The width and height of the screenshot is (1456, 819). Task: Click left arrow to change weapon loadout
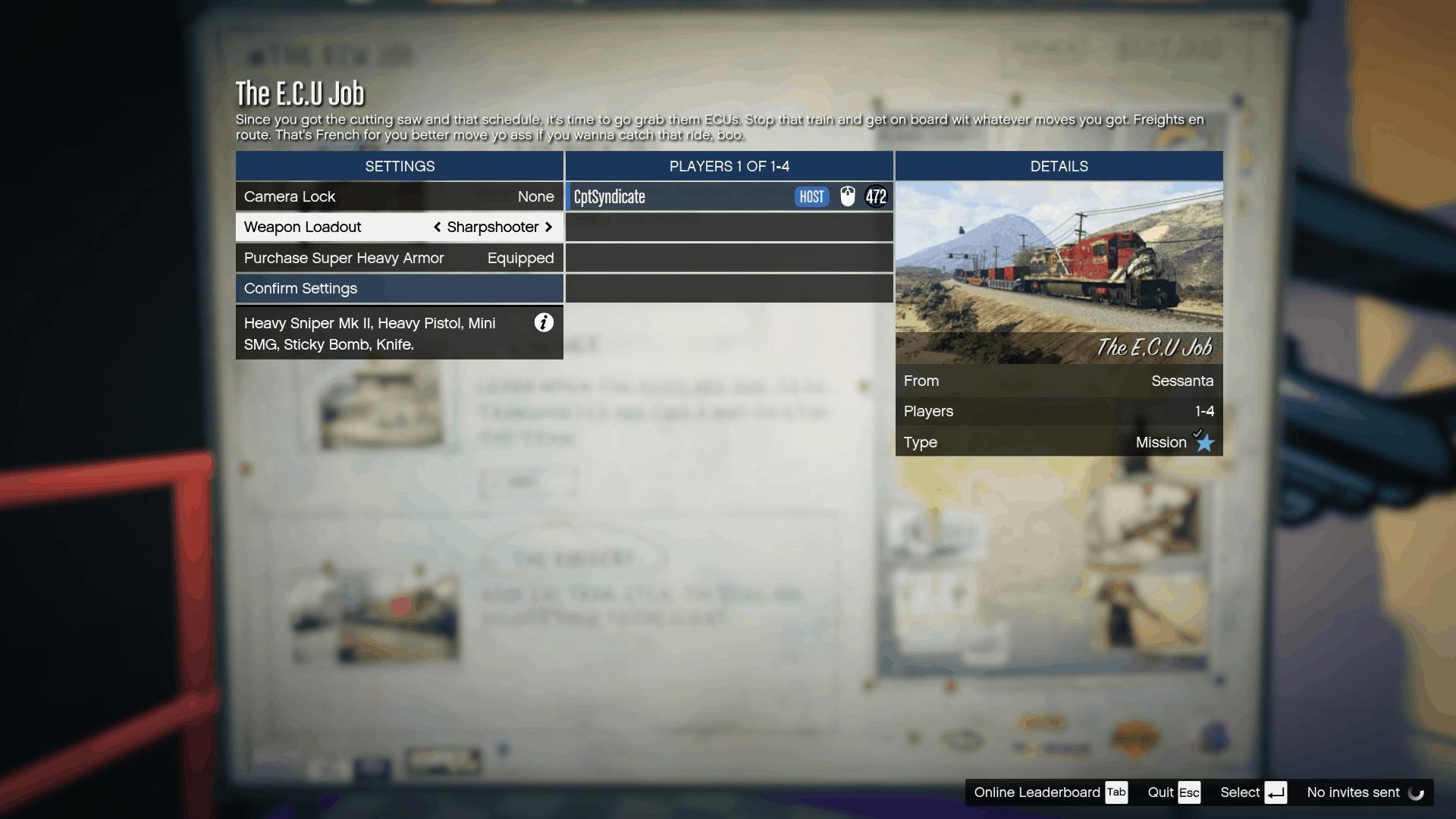click(x=437, y=227)
